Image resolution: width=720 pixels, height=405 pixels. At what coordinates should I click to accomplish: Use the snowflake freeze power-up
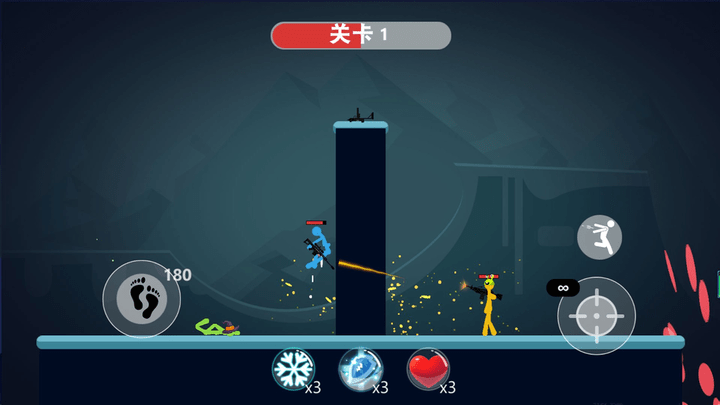click(291, 367)
